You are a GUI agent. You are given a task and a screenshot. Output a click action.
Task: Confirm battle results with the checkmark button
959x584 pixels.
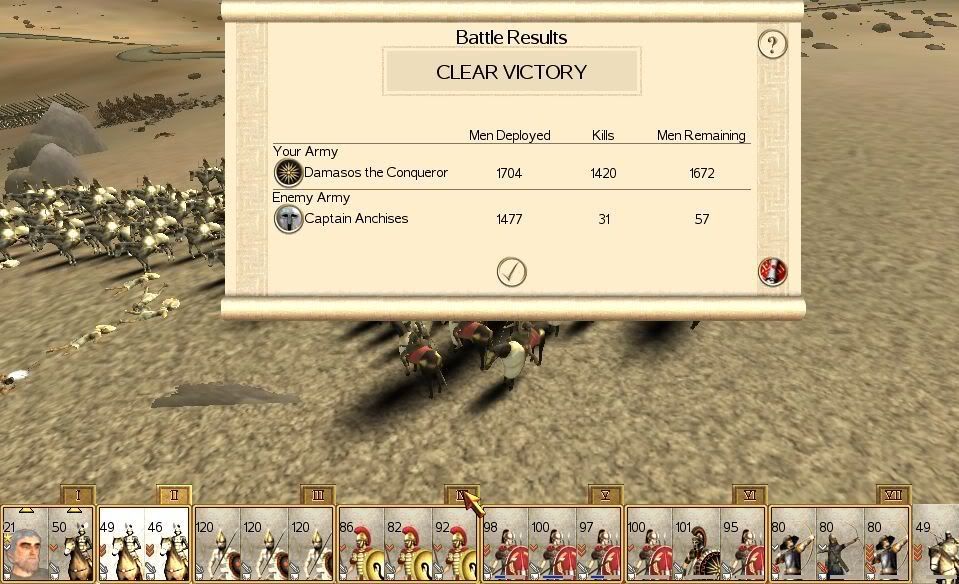[511, 272]
